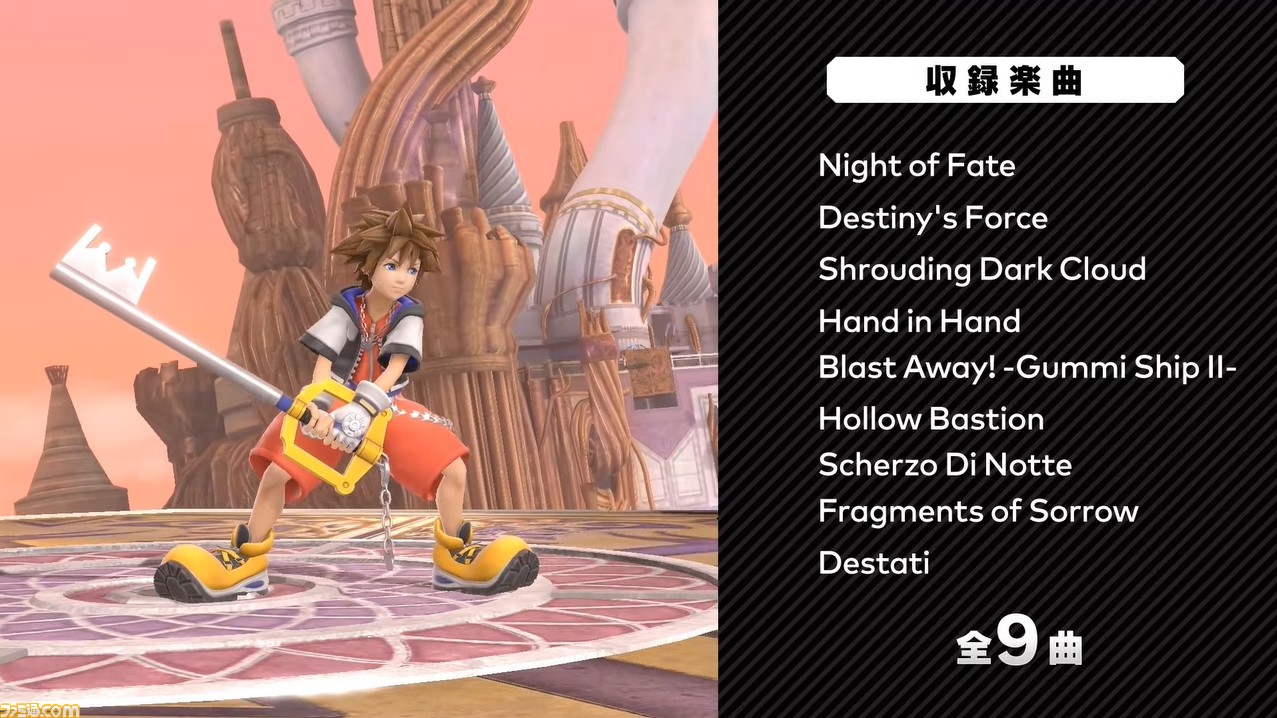The height and width of the screenshot is (718, 1277).
Task: Choose Destiny's Force from the song list
Action: point(932,218)
